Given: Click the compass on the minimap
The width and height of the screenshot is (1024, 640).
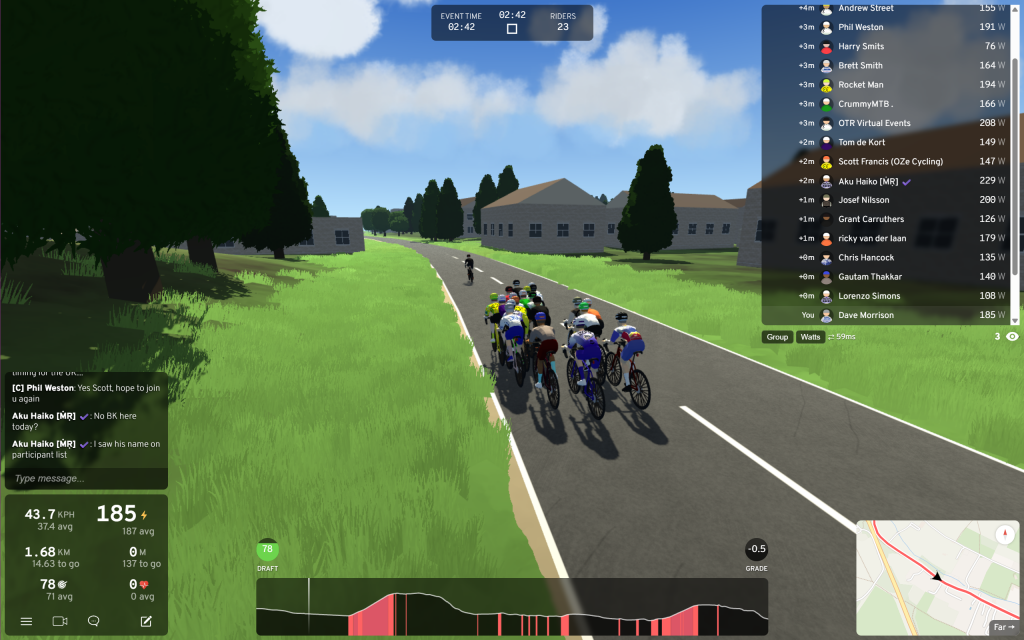Looking at the screenshot, I should (1005, 535).
